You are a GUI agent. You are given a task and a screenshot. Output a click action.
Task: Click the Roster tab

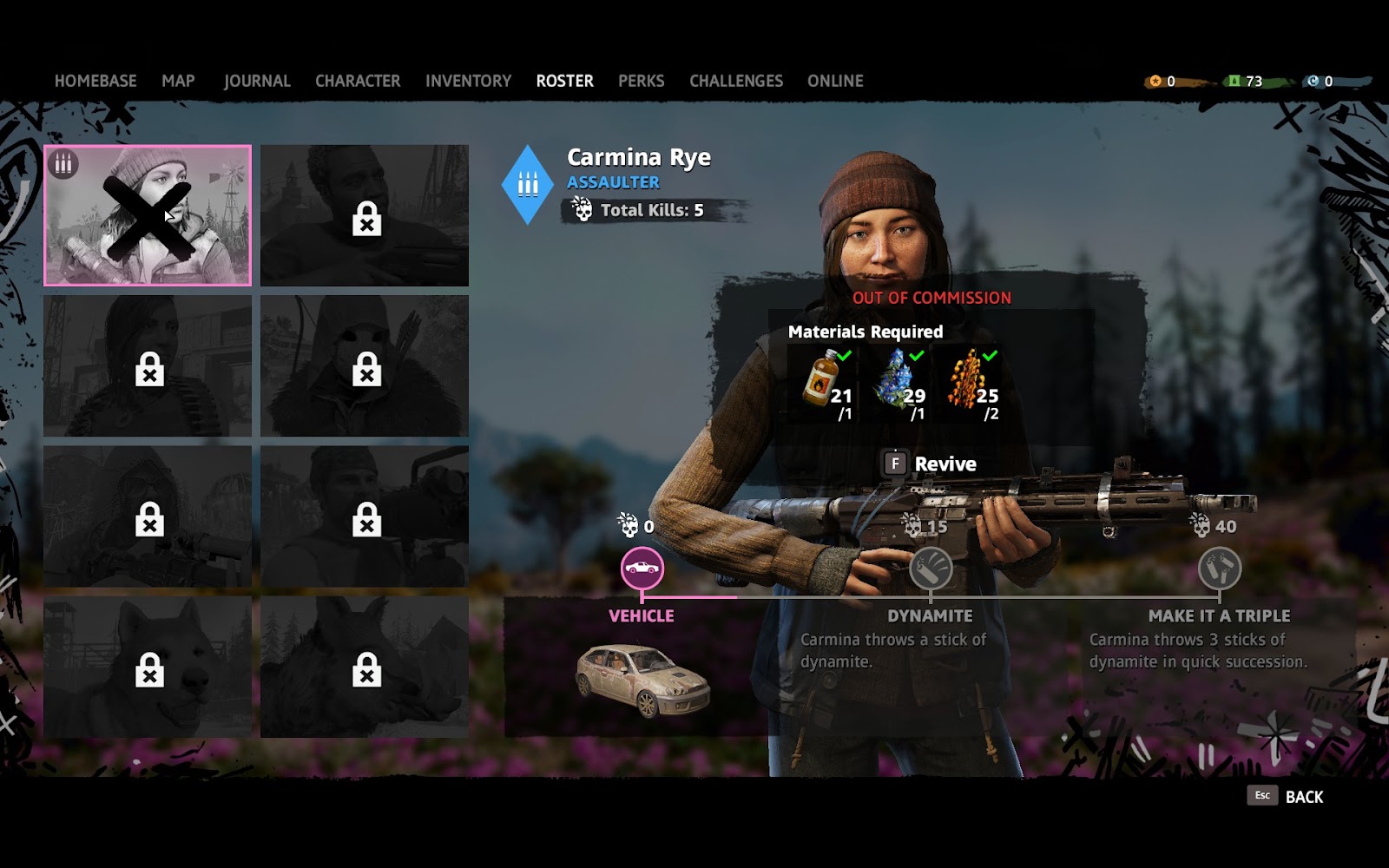pyautogui.click(x=564, y=81)
